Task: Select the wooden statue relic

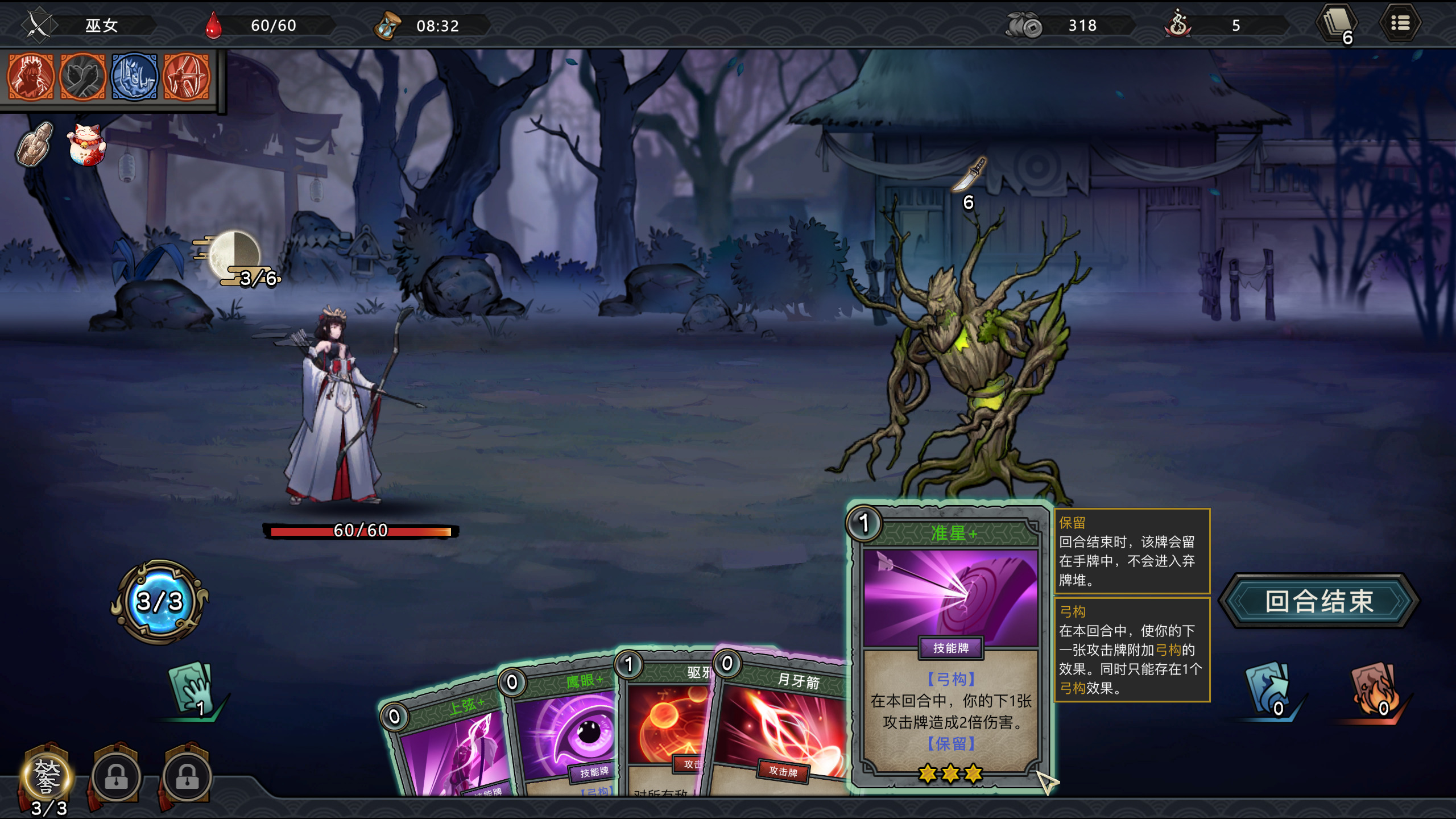Action: pos(35,145)
